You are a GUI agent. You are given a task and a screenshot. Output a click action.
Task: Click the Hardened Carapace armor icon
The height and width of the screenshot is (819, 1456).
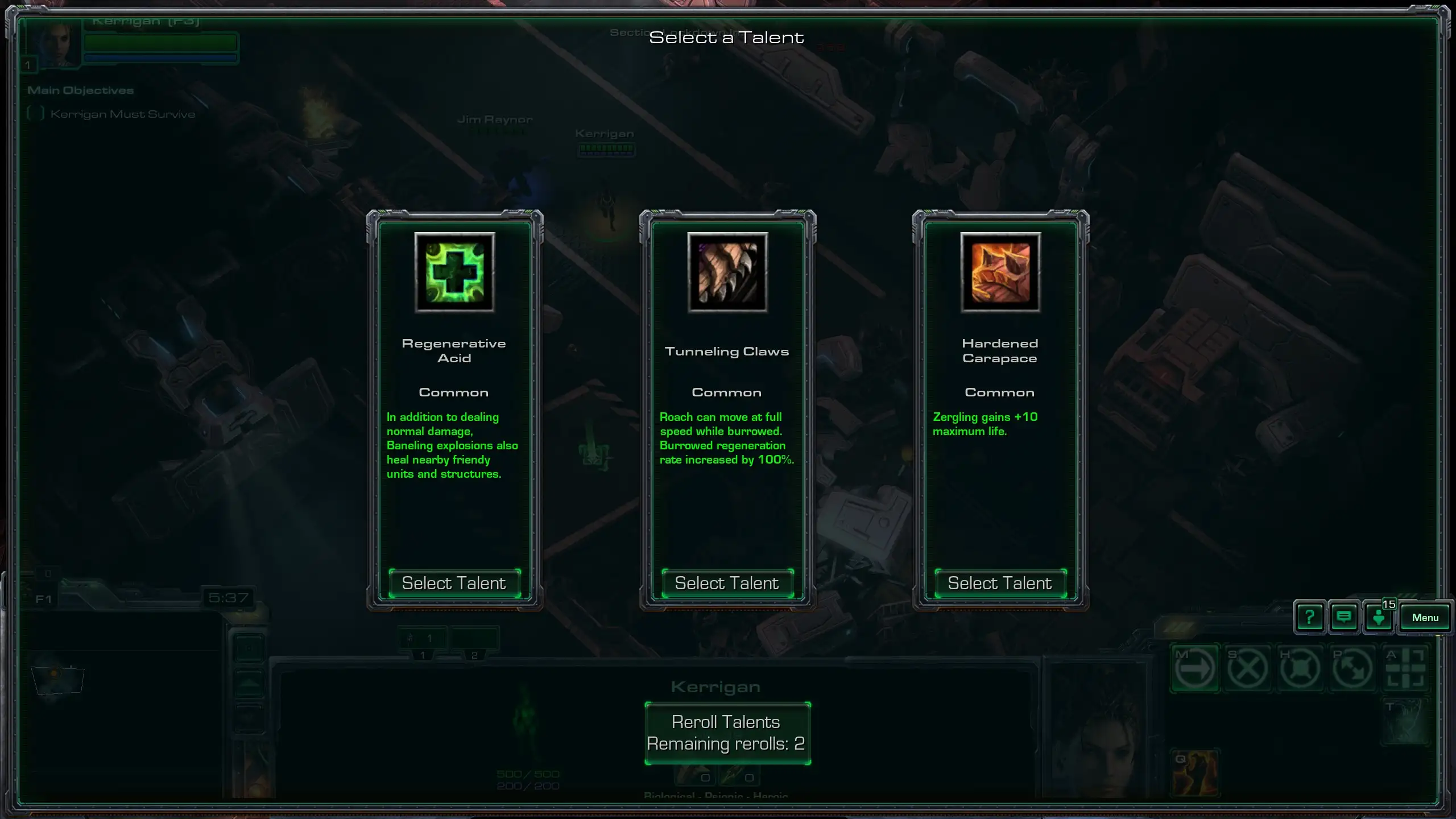coord(1000,272)
